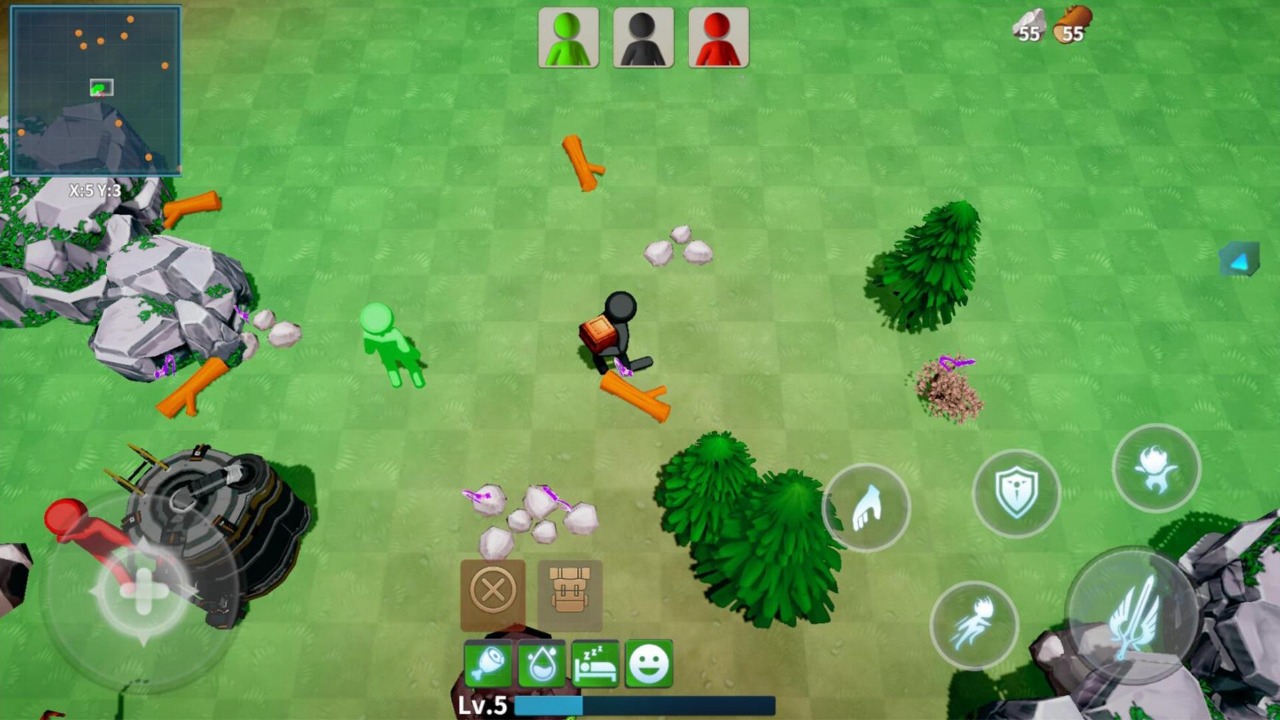The width and height of the screenshot is (1280, 720).
Task: Tap the bed sleep status icon
Action: point(595,664)
